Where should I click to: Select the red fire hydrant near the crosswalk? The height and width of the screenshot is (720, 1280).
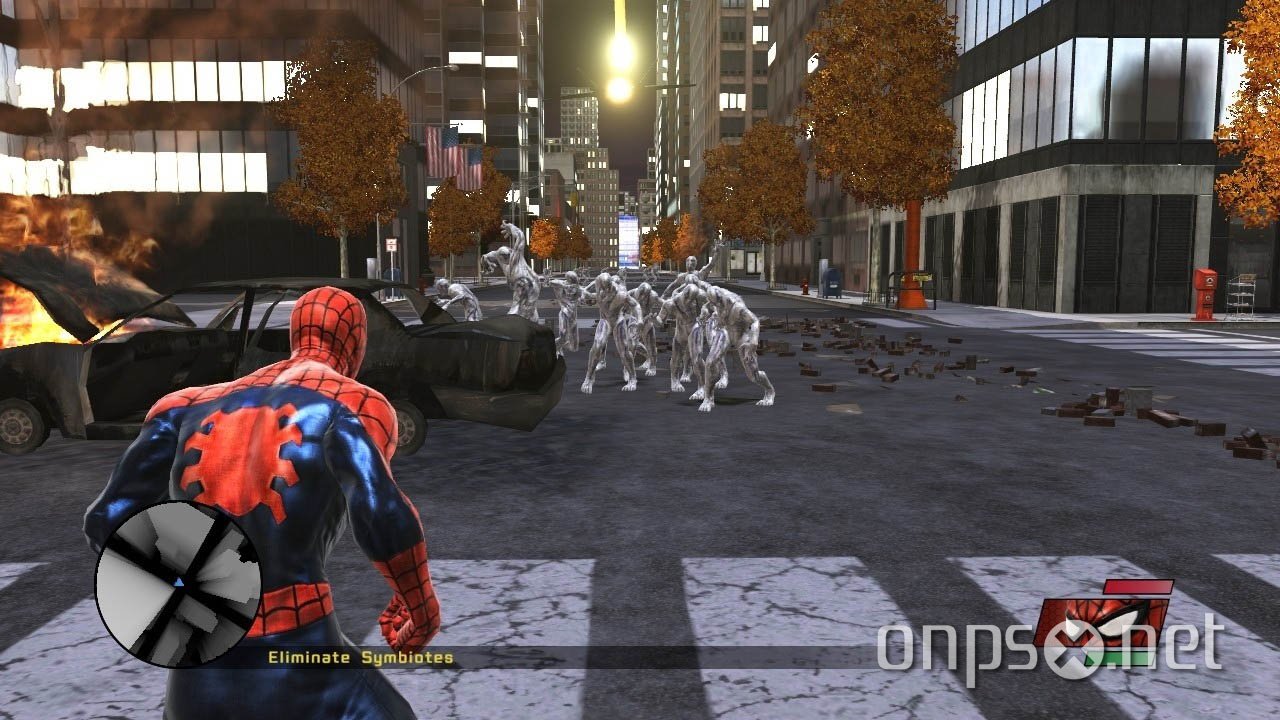point(805,288)
